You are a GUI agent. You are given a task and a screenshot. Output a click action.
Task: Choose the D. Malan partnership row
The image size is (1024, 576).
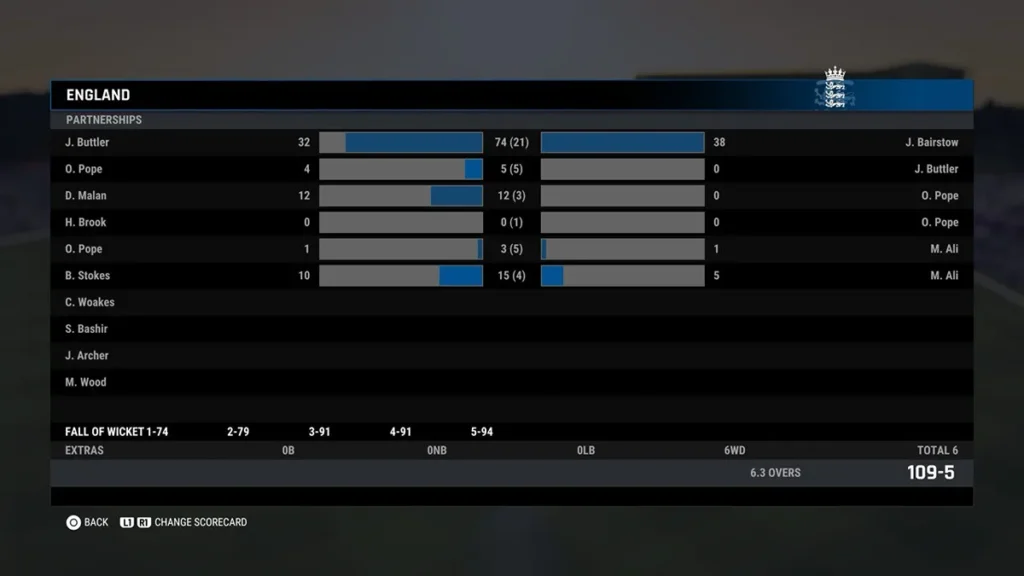[x=511, y=196]
